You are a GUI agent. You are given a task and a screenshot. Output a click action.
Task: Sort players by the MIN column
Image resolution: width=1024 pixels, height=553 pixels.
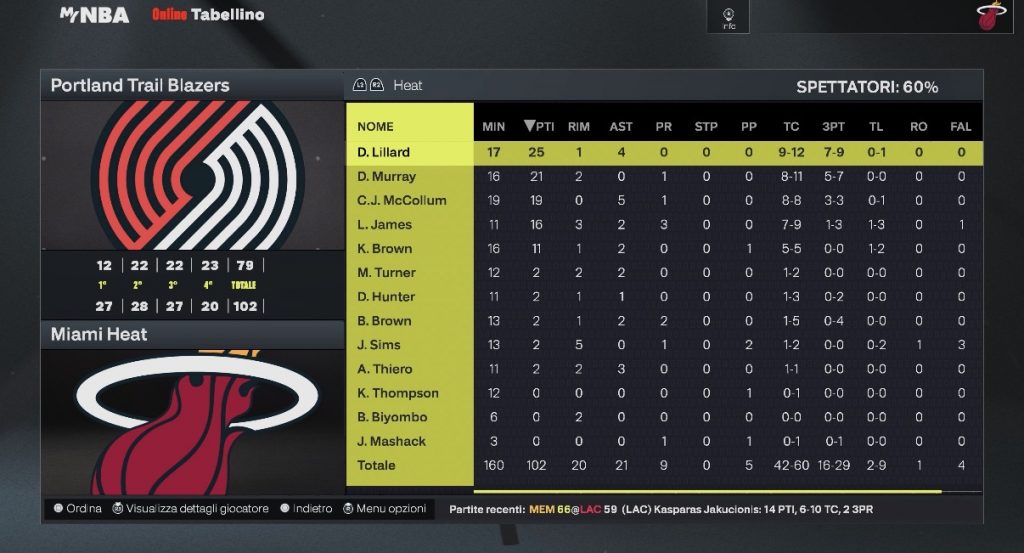(x=494, y=127)
